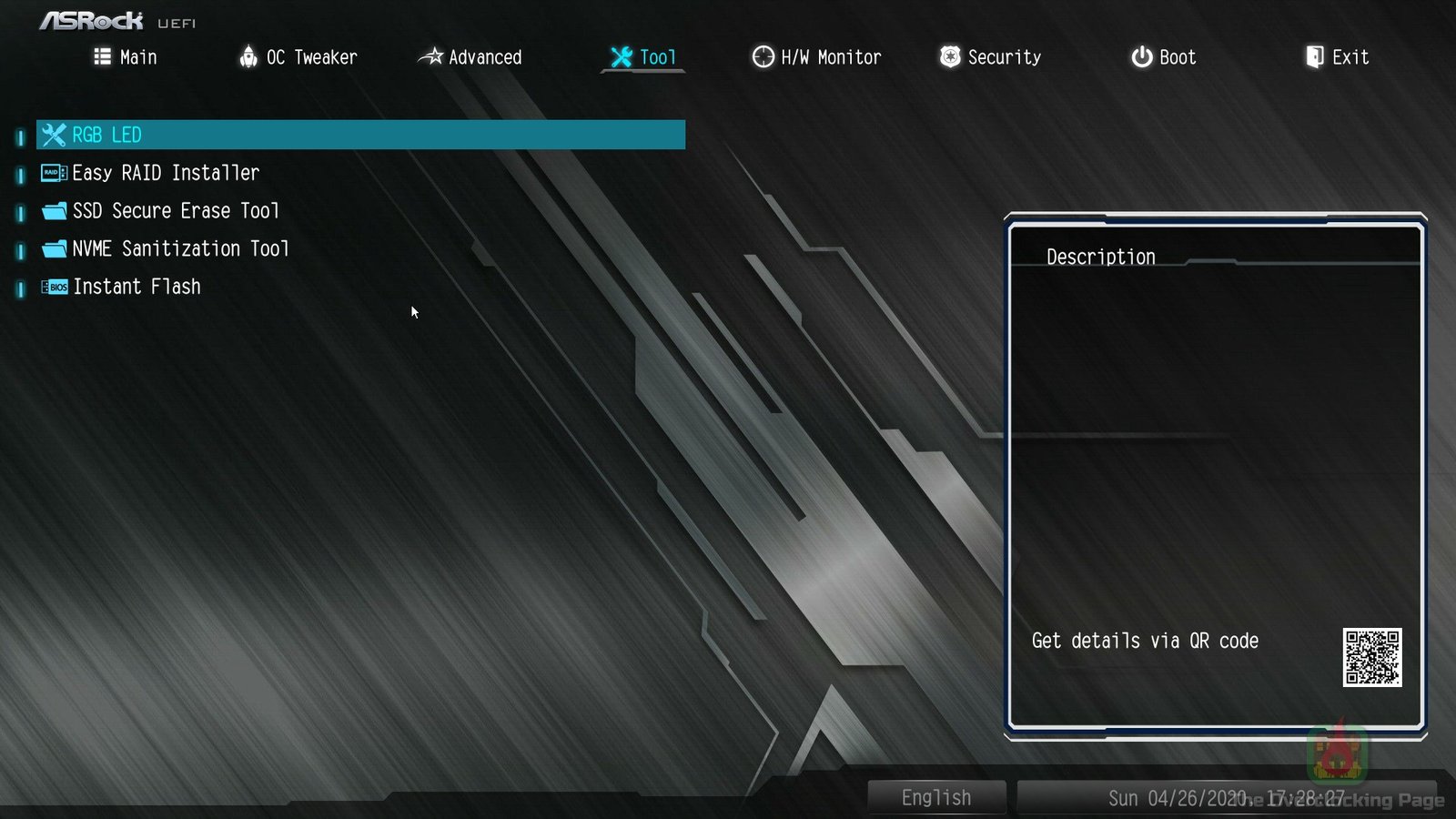Select NVME Sanitization Tool
The height and width of the screenshot is (819, 1456).
tap(180, 249)
